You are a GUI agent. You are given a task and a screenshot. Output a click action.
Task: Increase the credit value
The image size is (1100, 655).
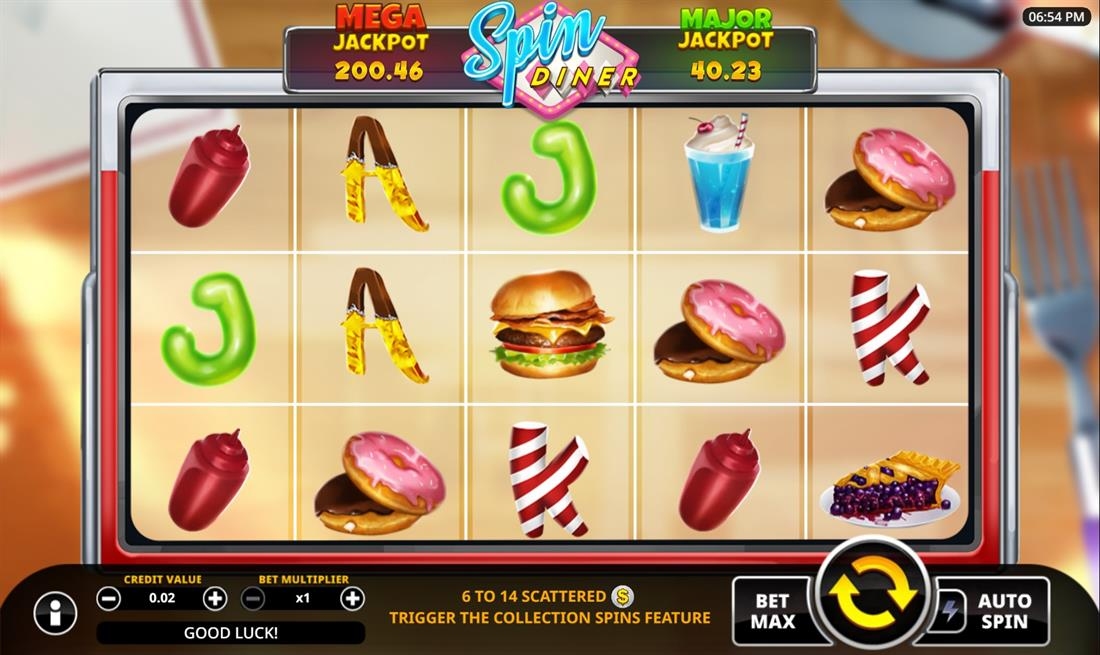215,599
